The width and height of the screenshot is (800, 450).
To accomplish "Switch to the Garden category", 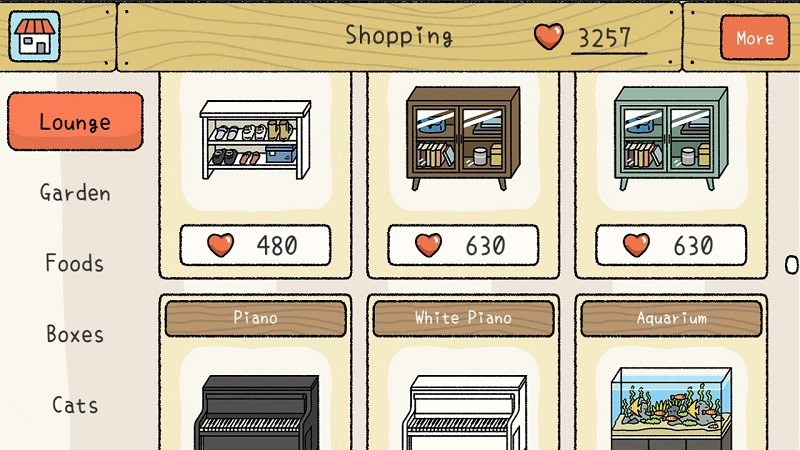I will [75, 193].
